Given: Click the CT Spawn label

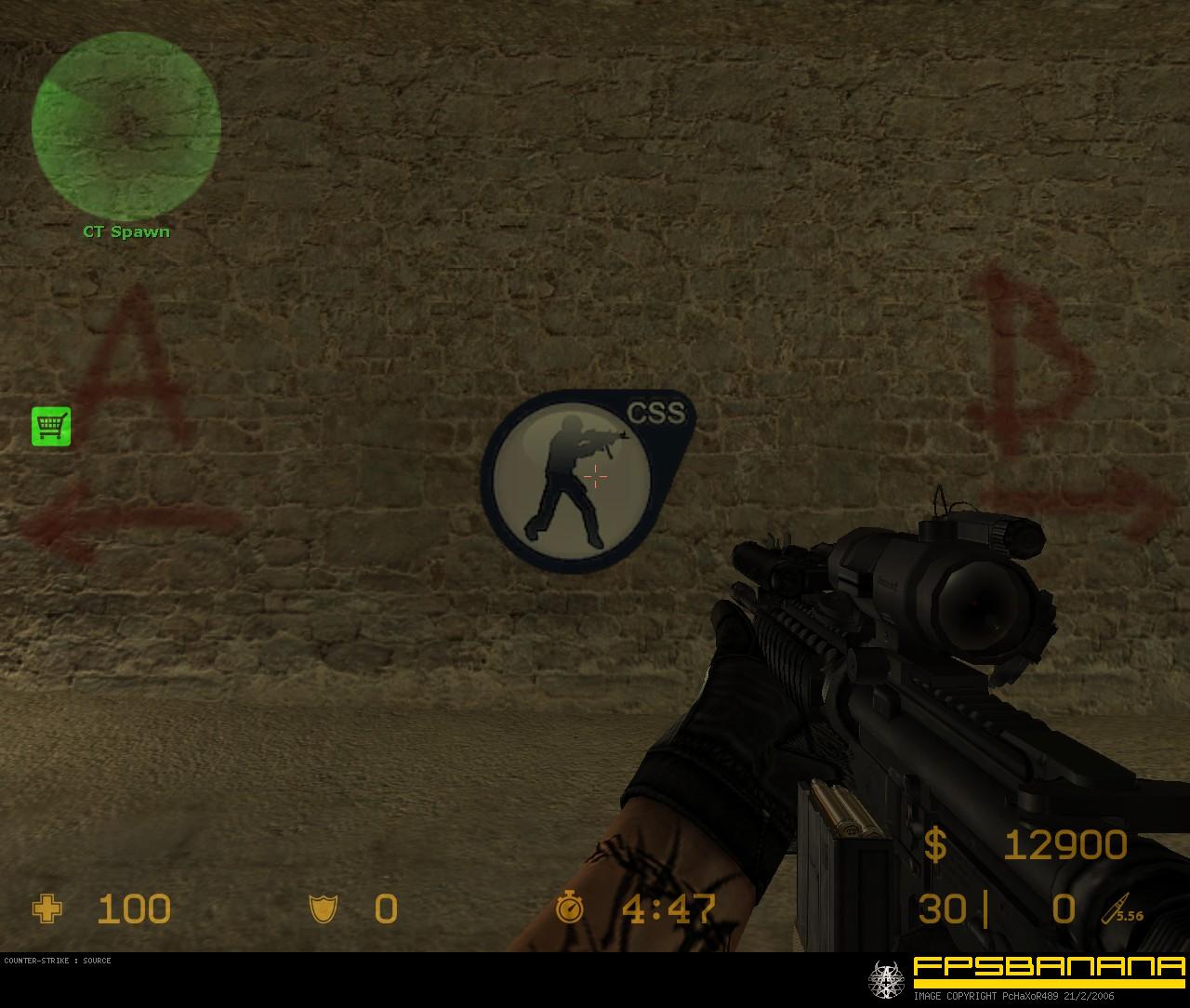Looking at the screenshot, I should (126, 232).
